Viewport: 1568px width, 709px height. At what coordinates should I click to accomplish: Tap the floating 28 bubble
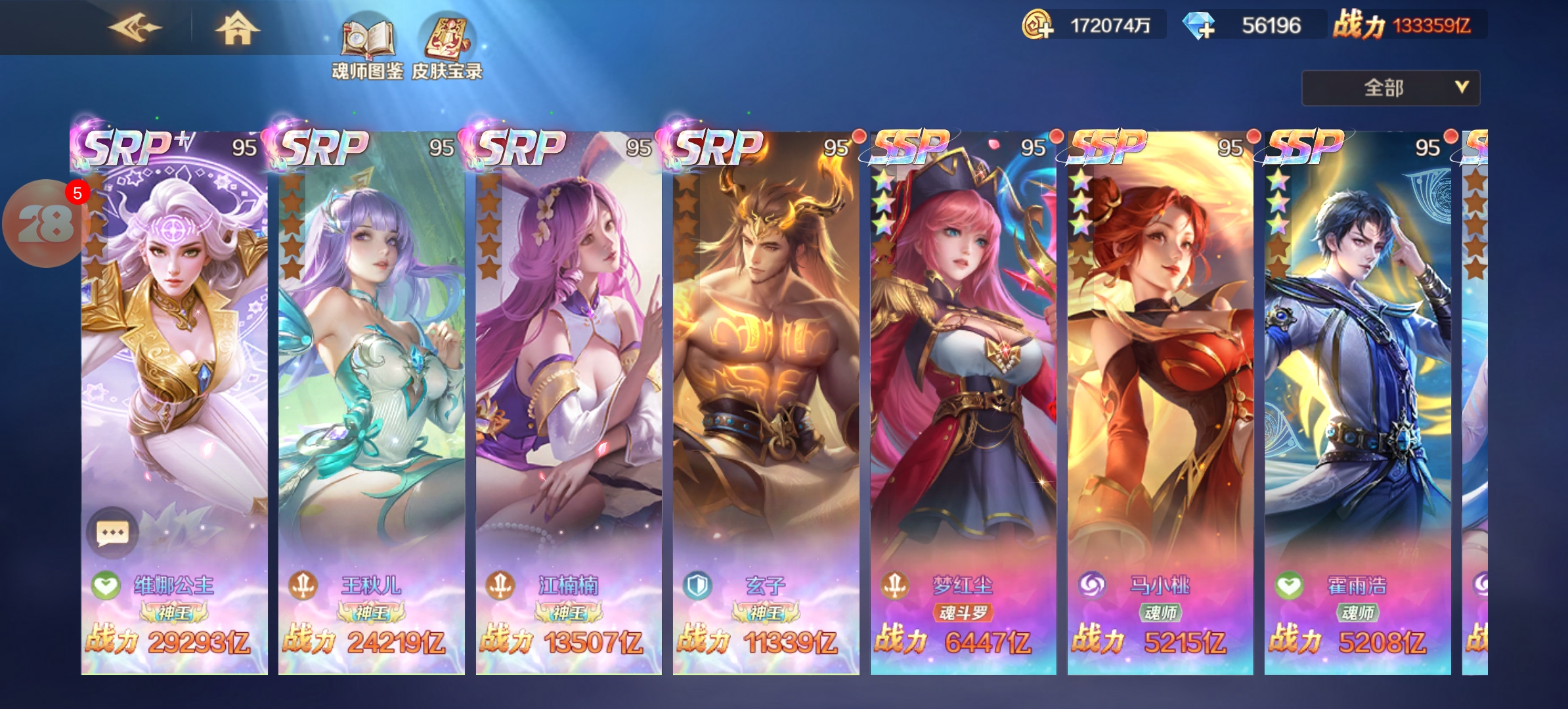(45, 224)
